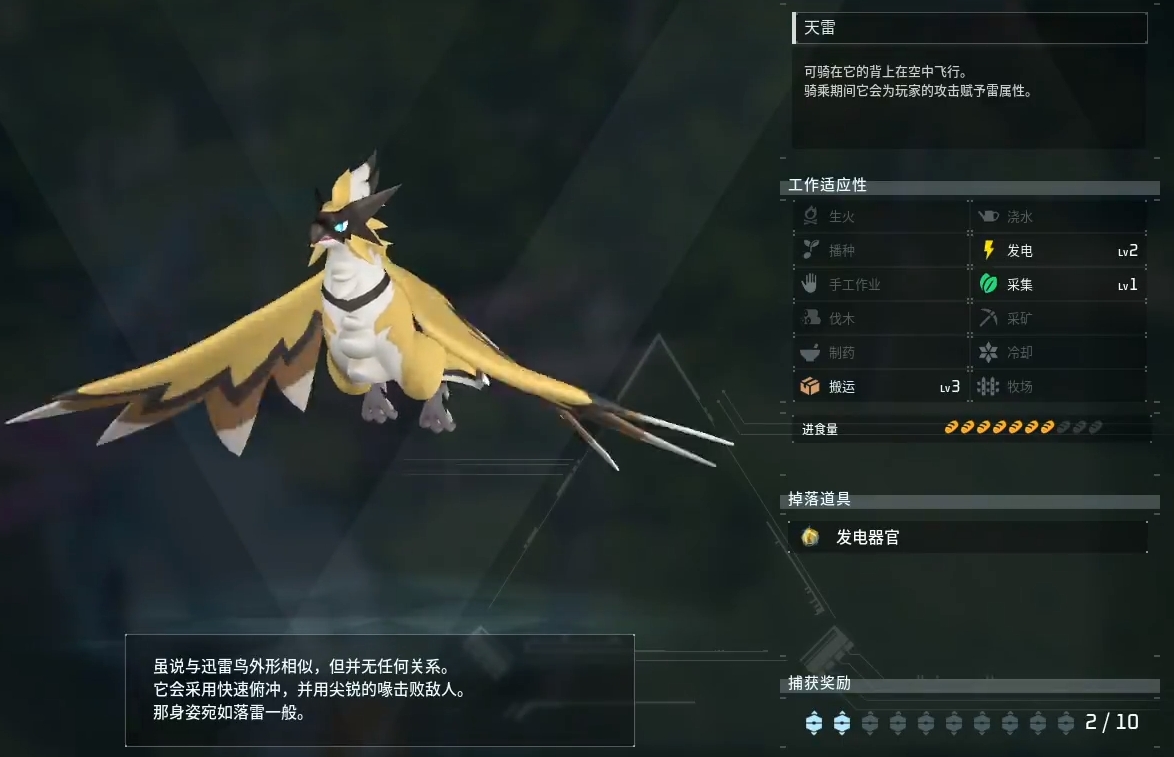The height and width of the screenshot is (757, 1174).
Task: Select the 天雷 partner skill header
Action: point(969,28)
